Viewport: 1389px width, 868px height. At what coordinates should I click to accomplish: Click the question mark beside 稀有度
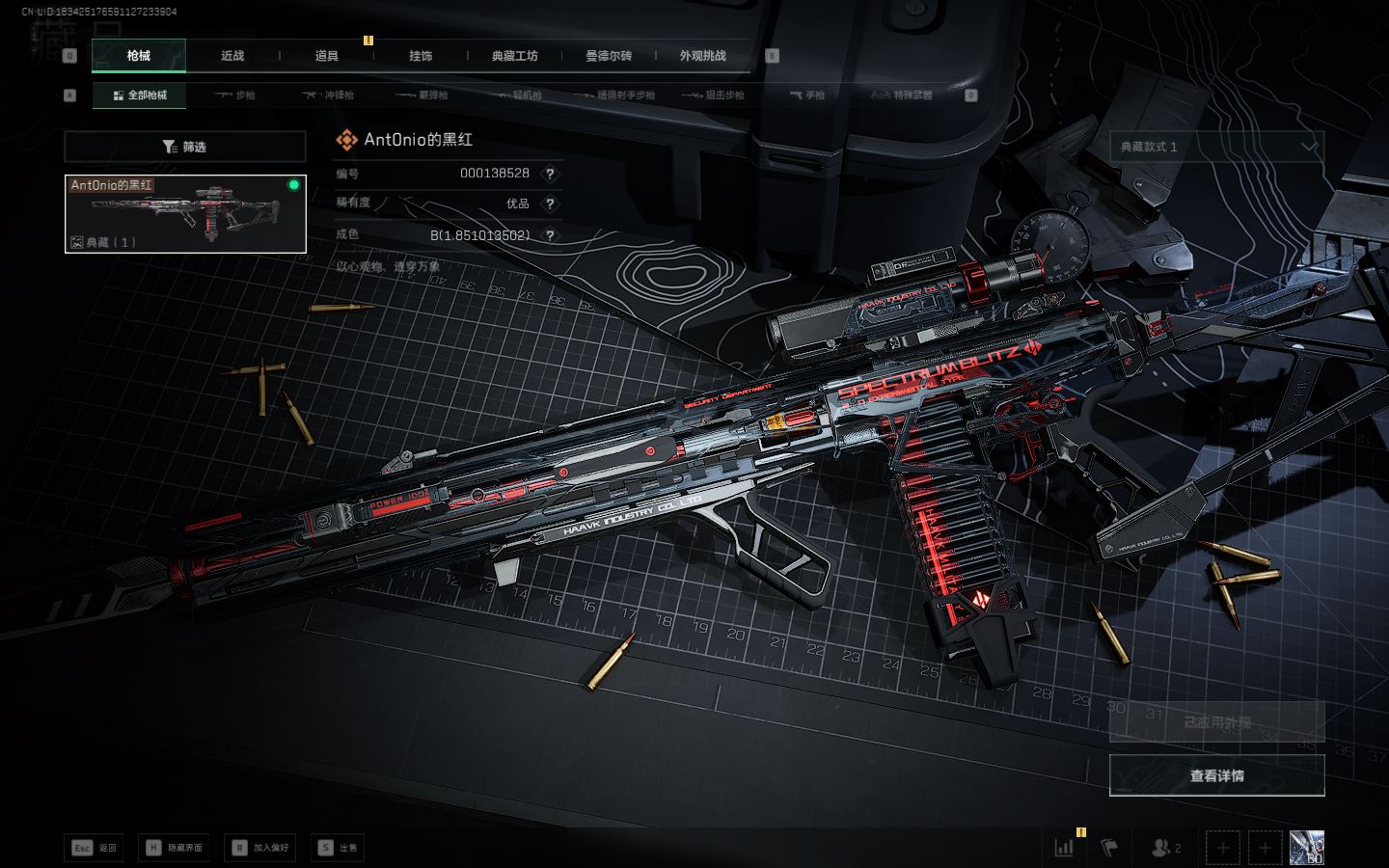tap(550, 203)
